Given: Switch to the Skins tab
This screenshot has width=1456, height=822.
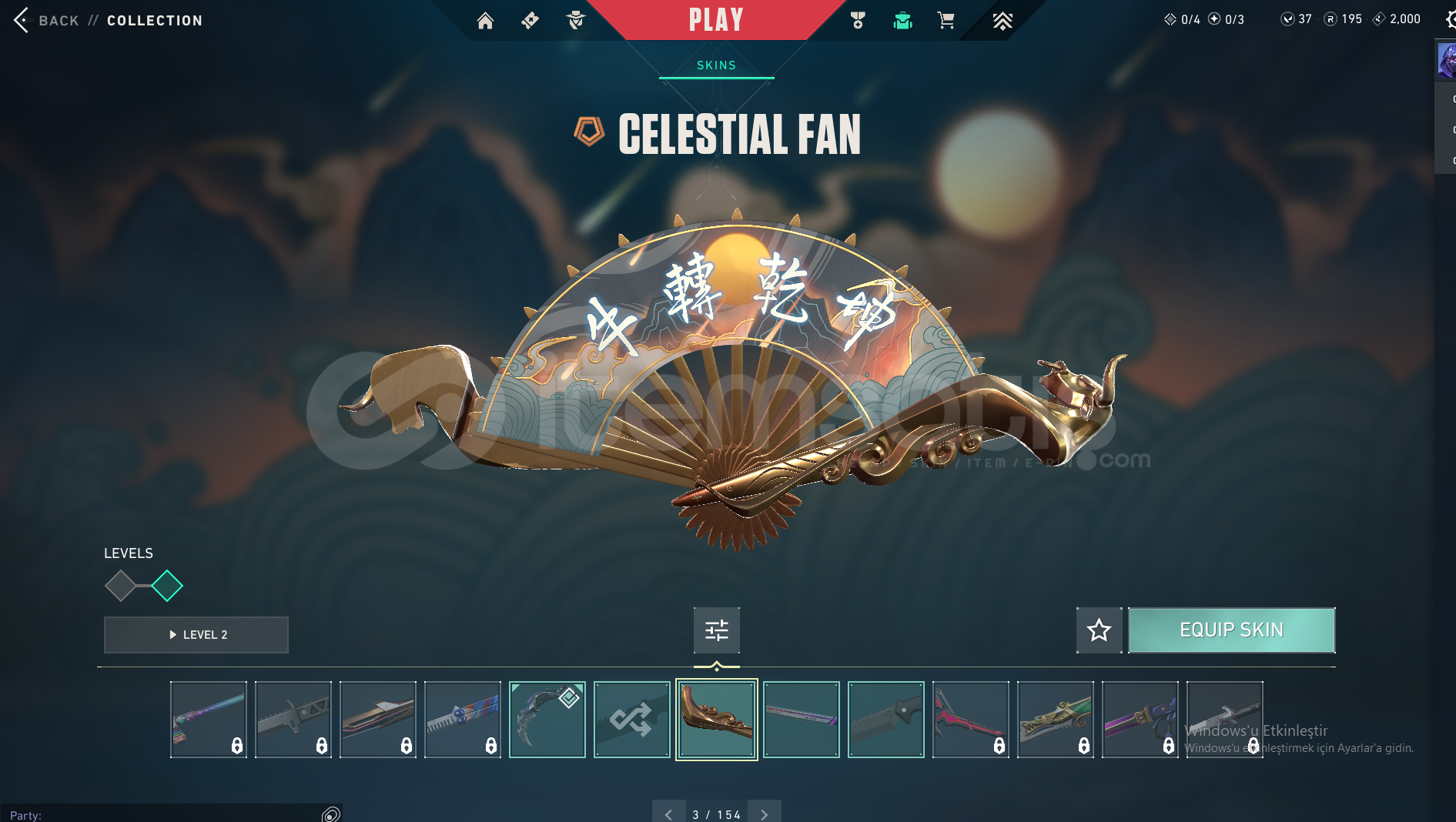Looking at the screenshot, I should [716, 65].
